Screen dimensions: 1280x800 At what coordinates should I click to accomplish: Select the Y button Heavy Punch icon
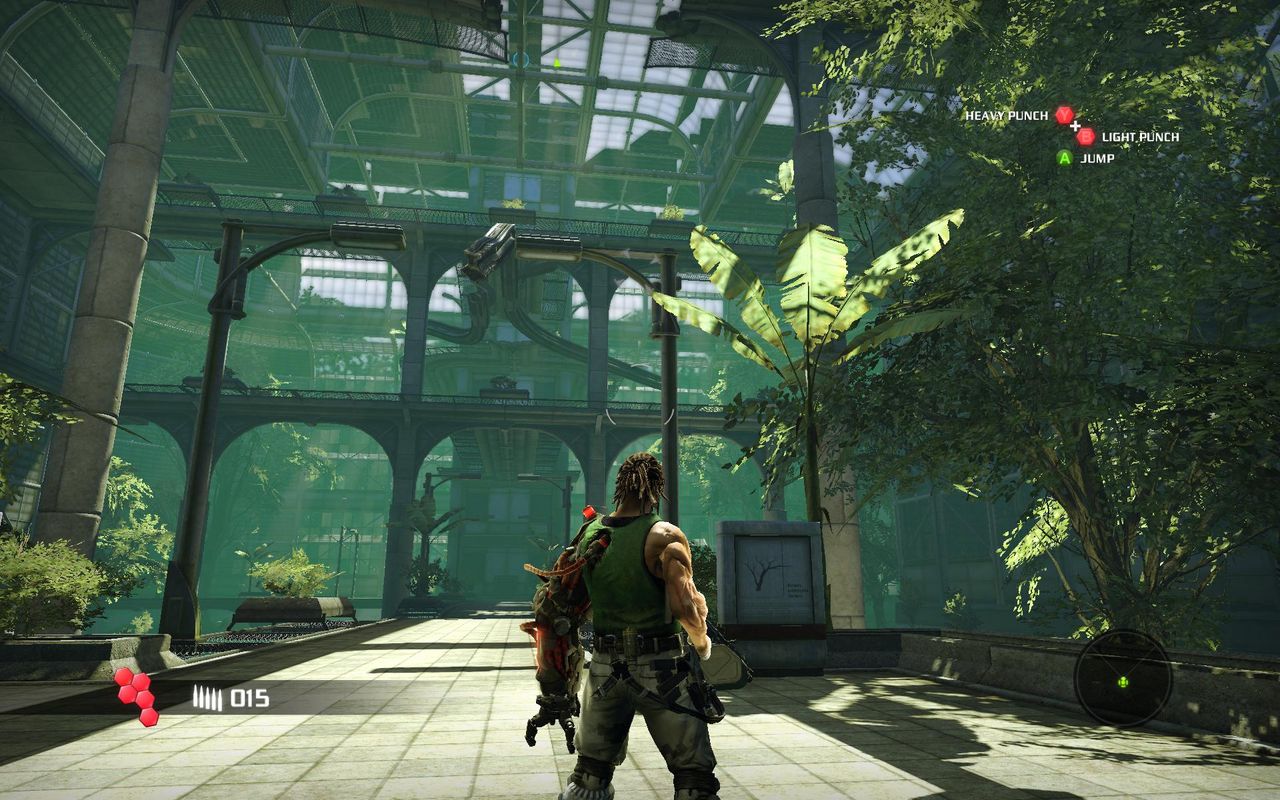1064,114
